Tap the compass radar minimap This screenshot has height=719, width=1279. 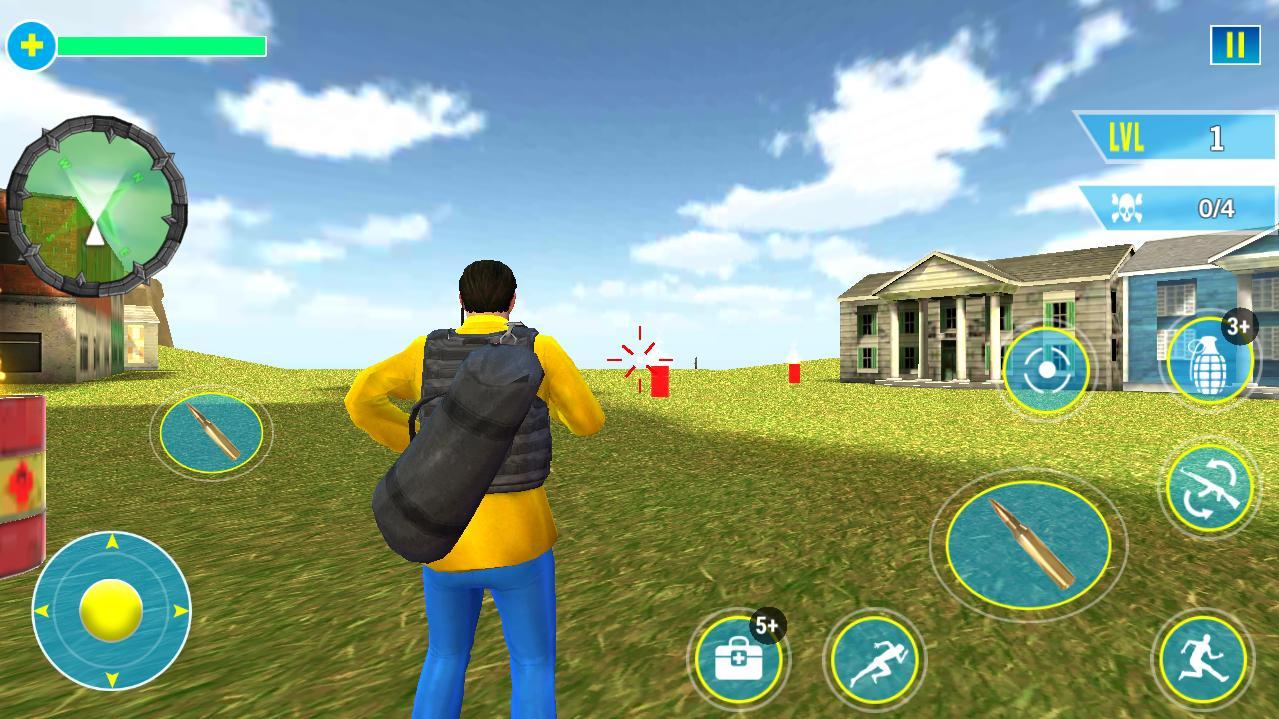coord(96,206)
